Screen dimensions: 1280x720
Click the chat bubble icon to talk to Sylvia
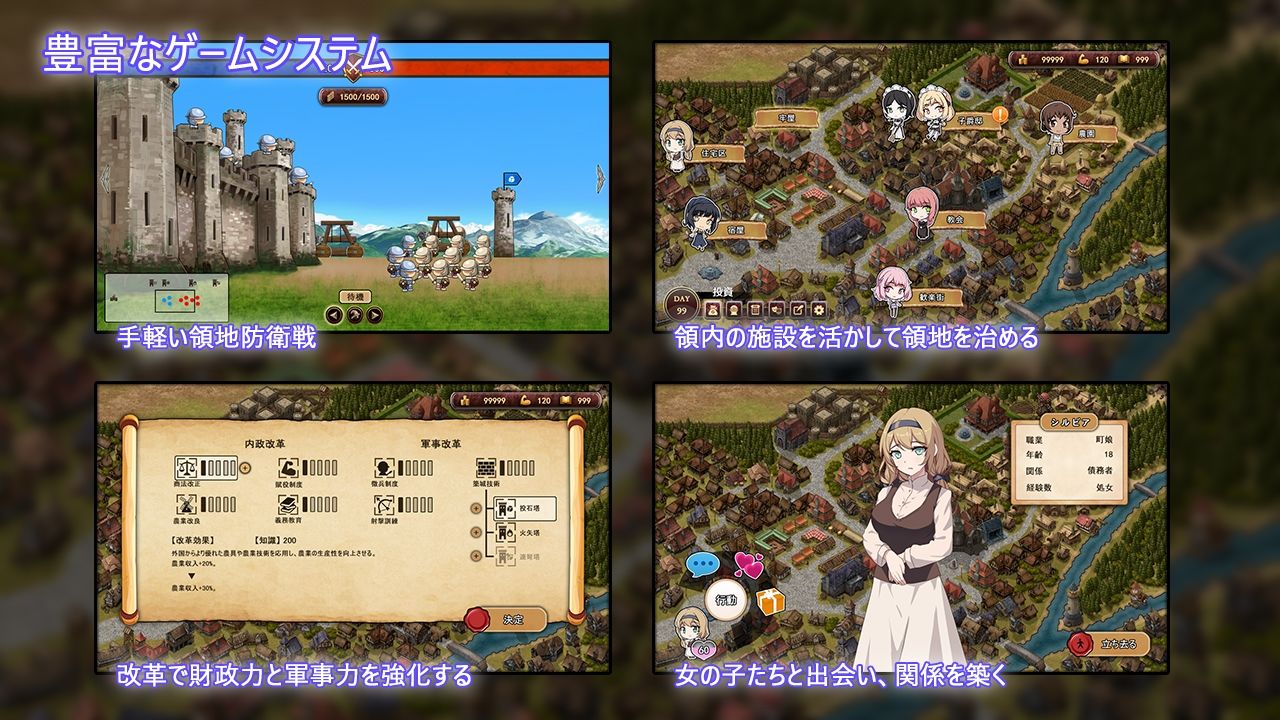[701, 565]
